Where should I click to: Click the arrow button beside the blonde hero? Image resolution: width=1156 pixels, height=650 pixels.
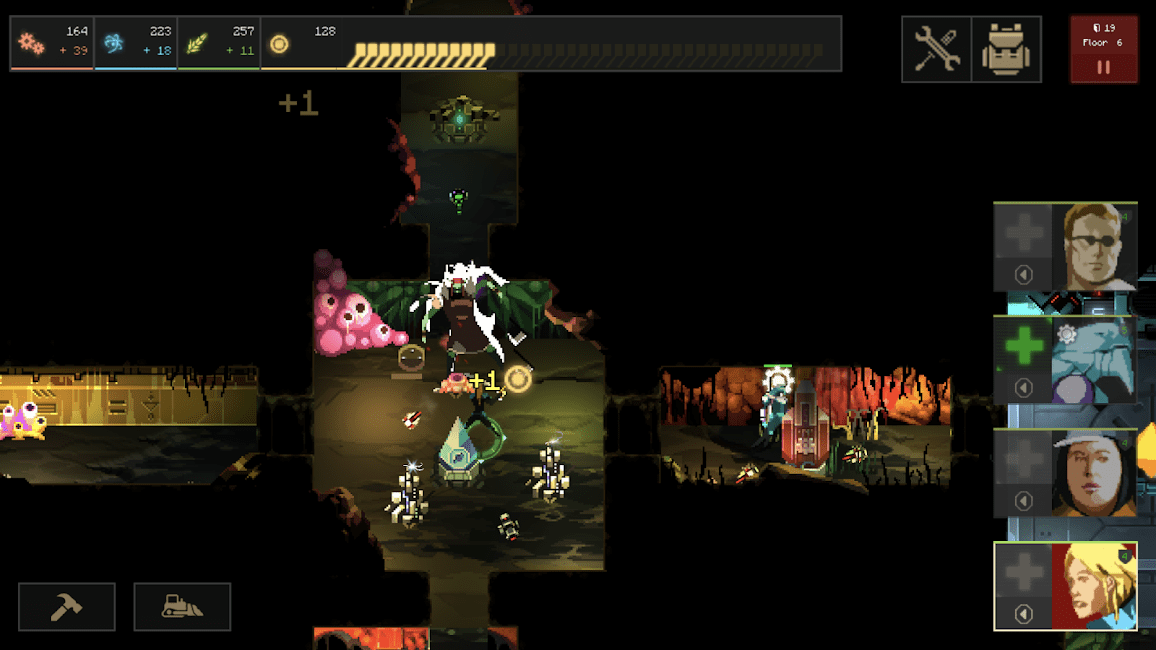[x=1023, y=614]
